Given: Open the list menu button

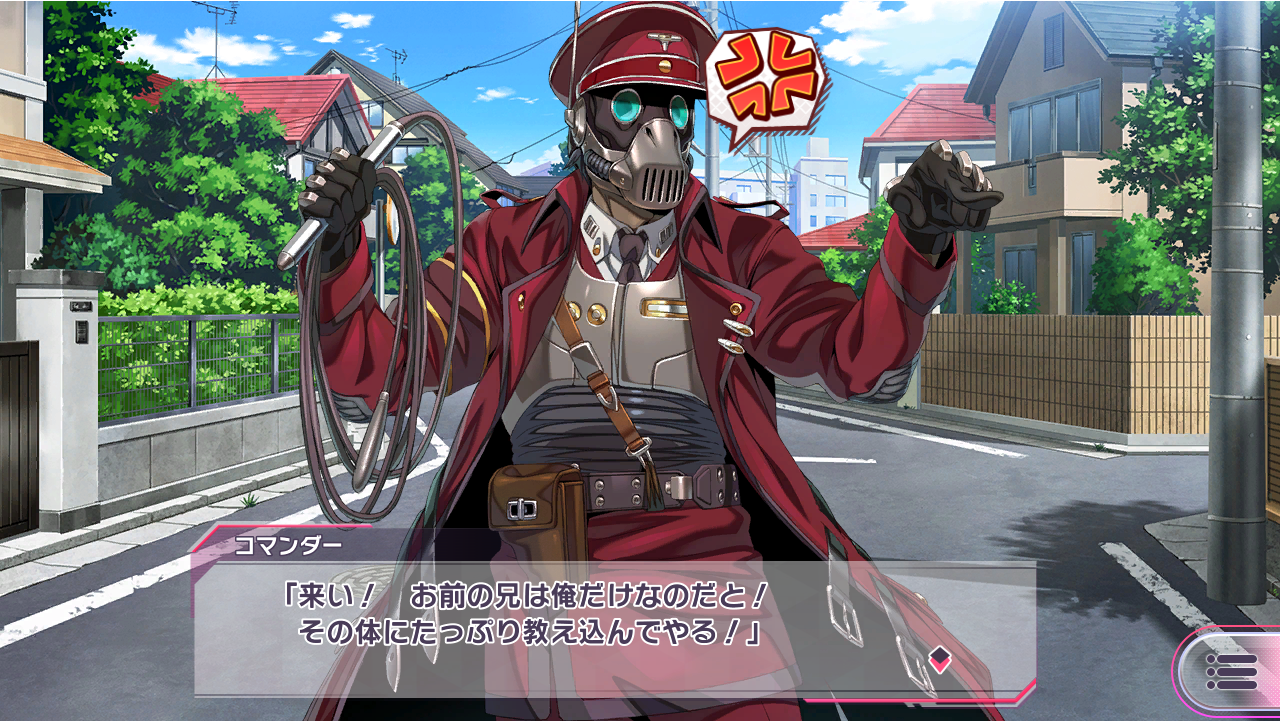Looking at the screenshot, I should 1229,672.
